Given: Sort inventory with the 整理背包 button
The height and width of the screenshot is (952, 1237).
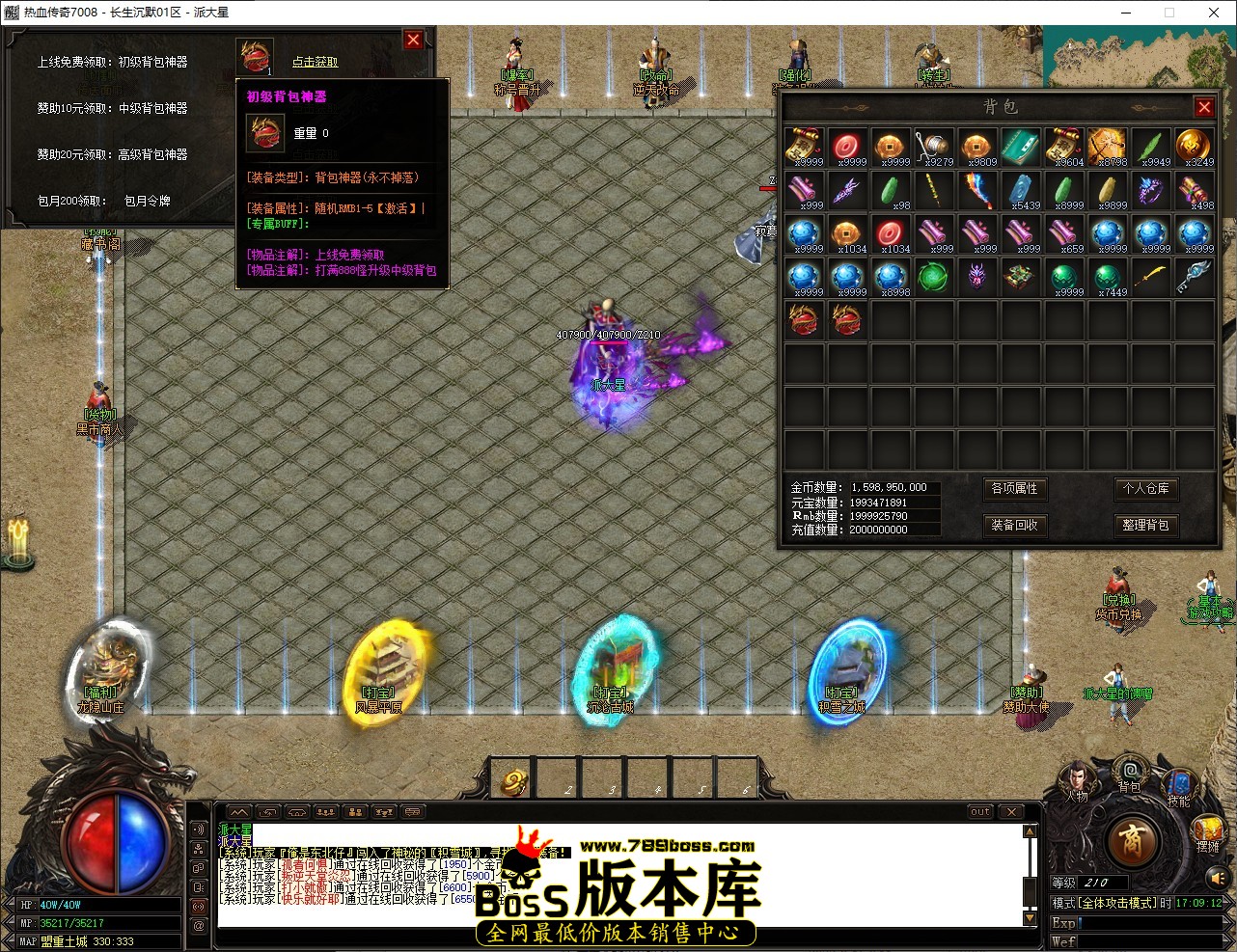Looking at the screenshot, I should (1146, 525).
